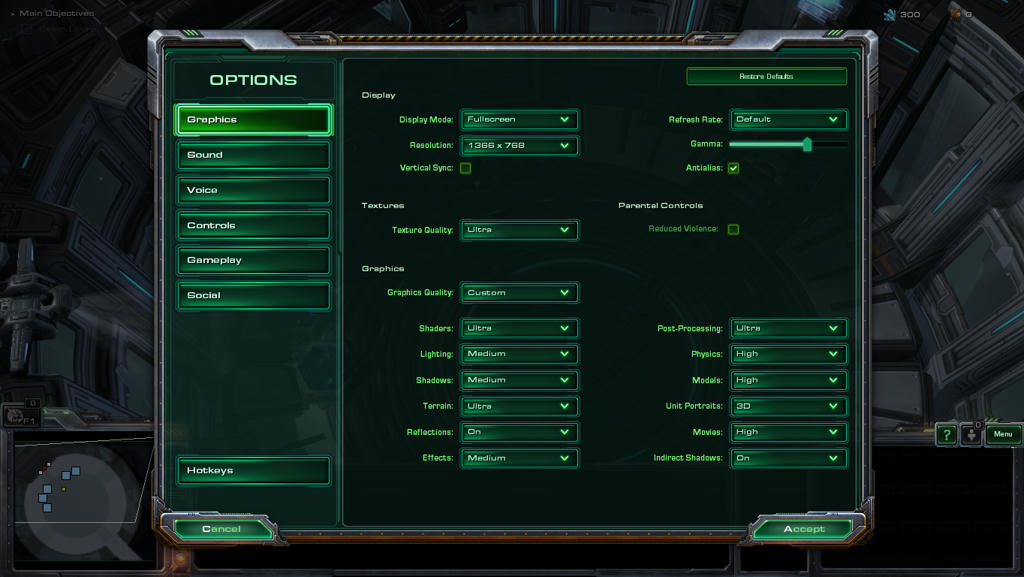The width and height of the screenshot is (1024, 577).
Task: Adjust the Gamma slider
Action: [x=807, y=144]
